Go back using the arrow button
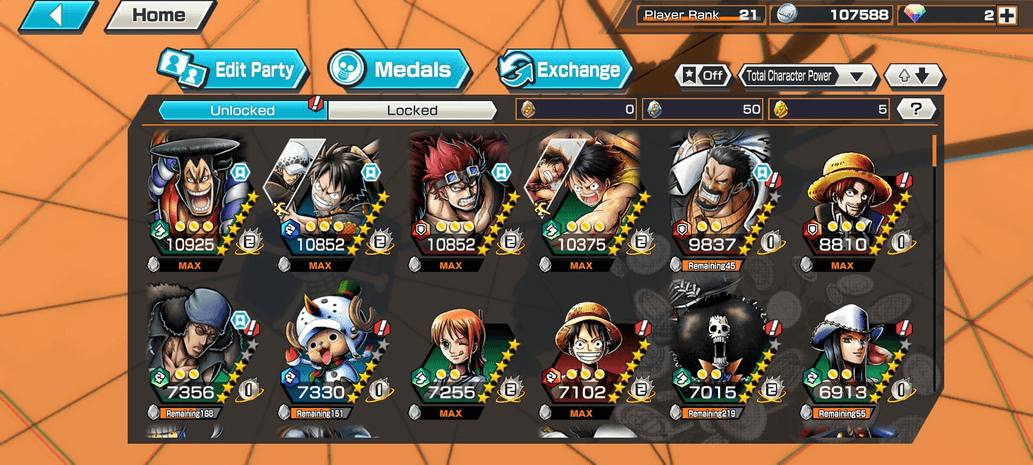The image size is (1033, 465). [x=57, y=15]
